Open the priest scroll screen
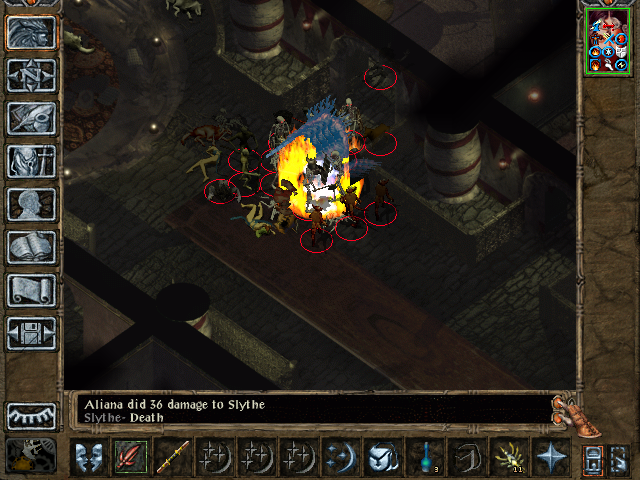This screenshot has width=640, height=480. [x=31, y=290]
